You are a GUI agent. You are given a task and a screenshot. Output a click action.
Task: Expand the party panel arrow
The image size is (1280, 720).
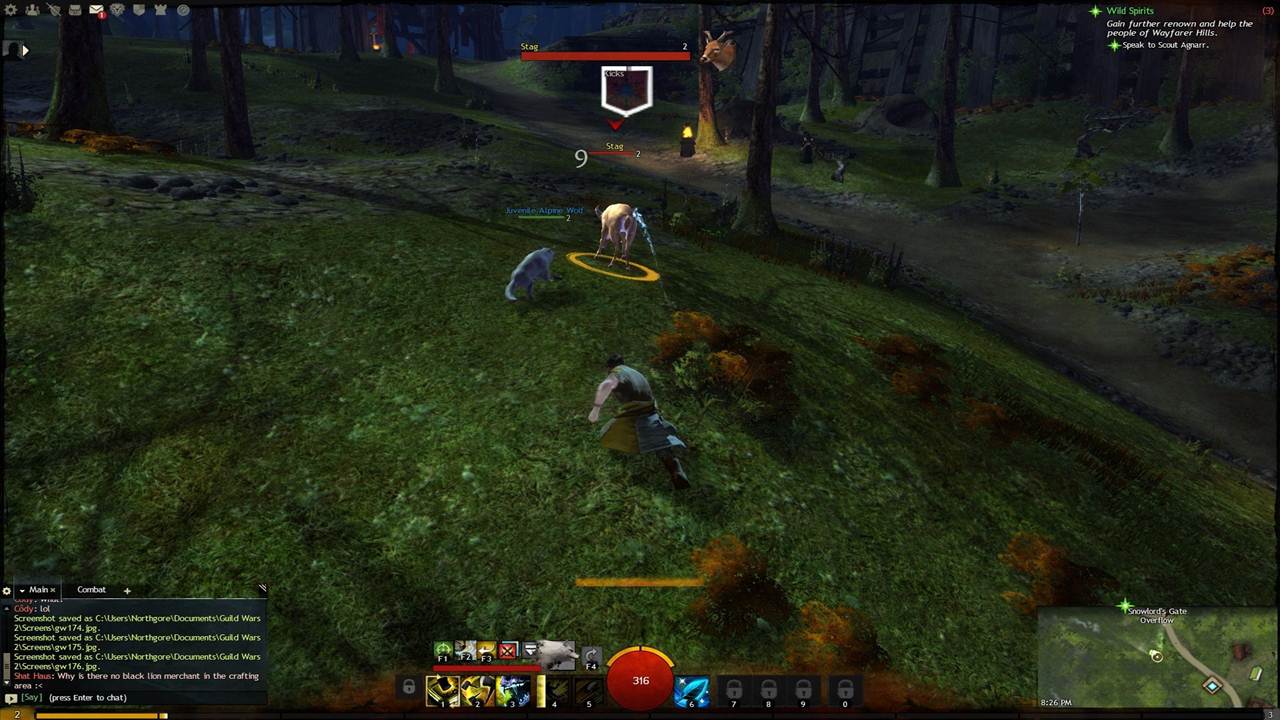point(25,49)
